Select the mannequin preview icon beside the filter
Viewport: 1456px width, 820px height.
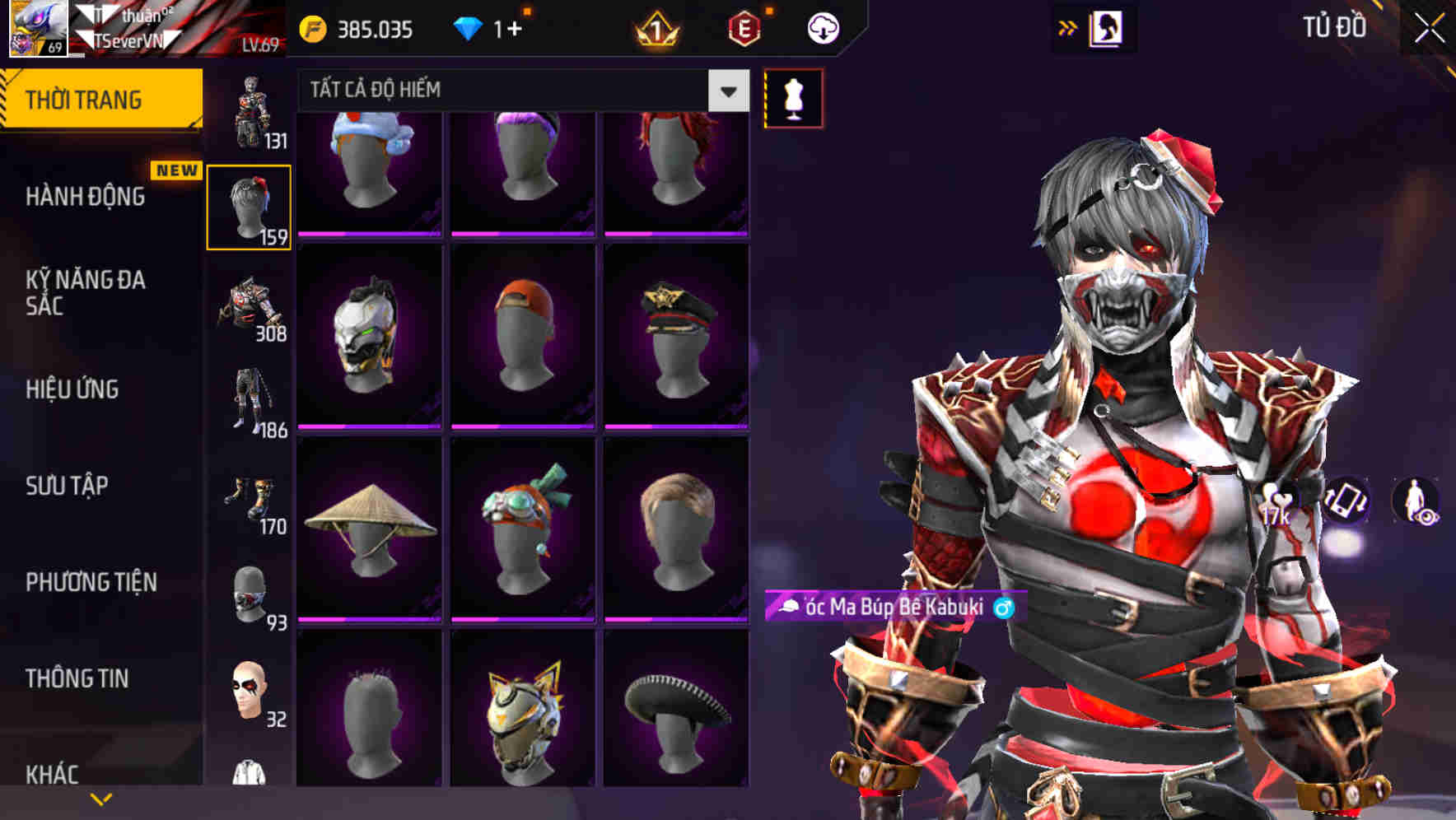click(x=792, y=97)
